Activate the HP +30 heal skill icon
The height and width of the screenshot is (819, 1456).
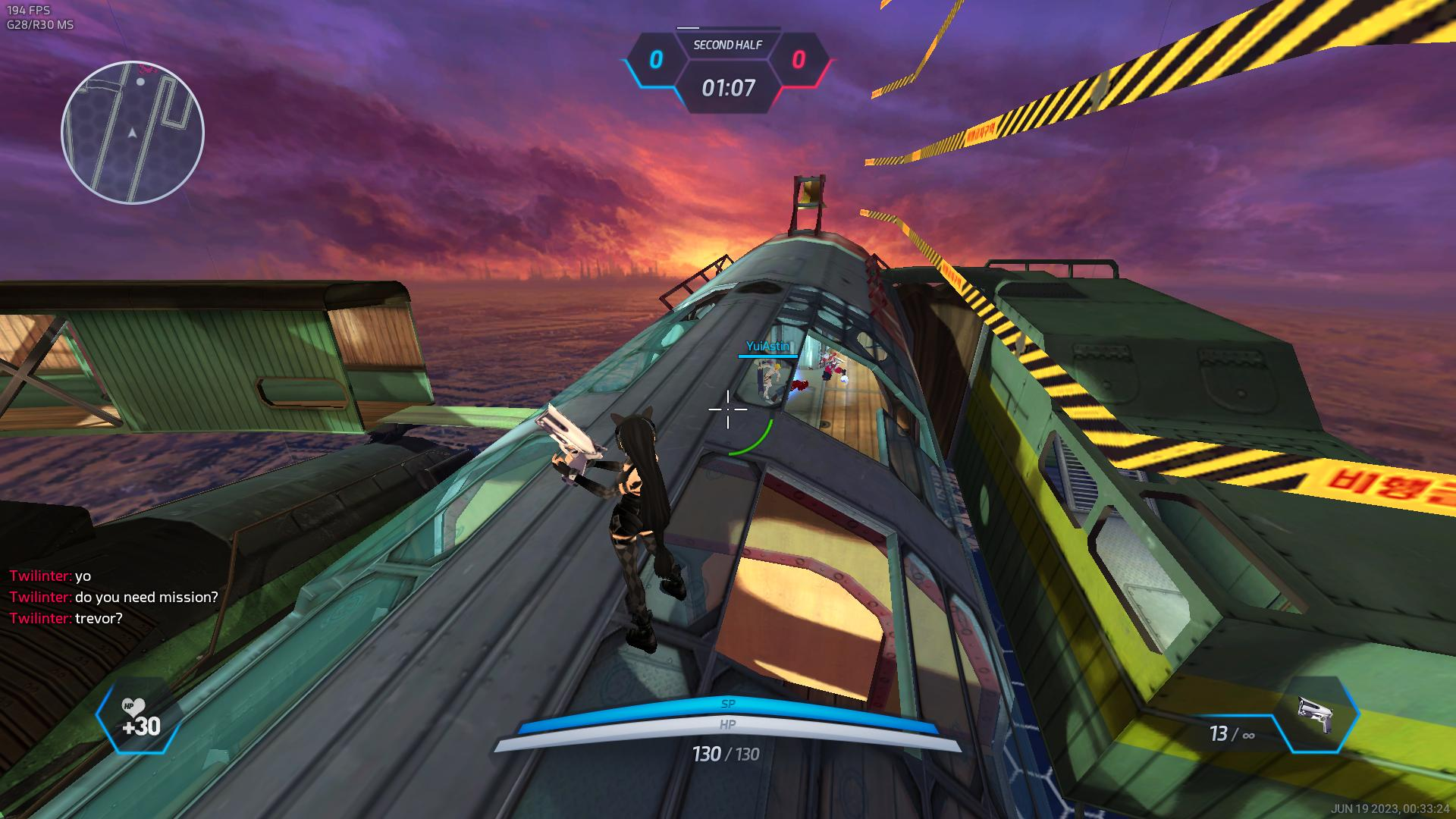coord(139,717)
